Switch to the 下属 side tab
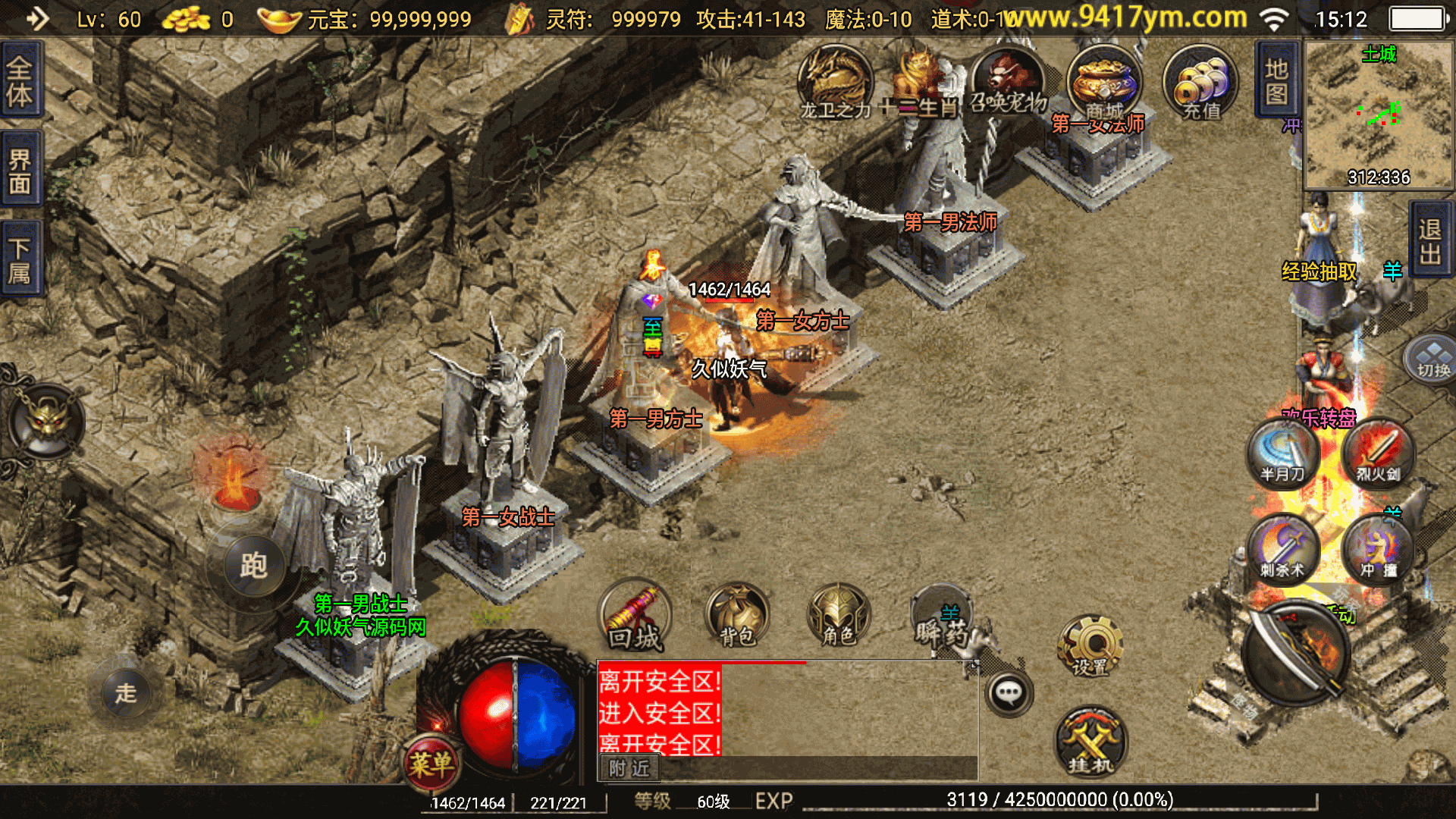Screen dimensions: 1456x819 [20, 259]
